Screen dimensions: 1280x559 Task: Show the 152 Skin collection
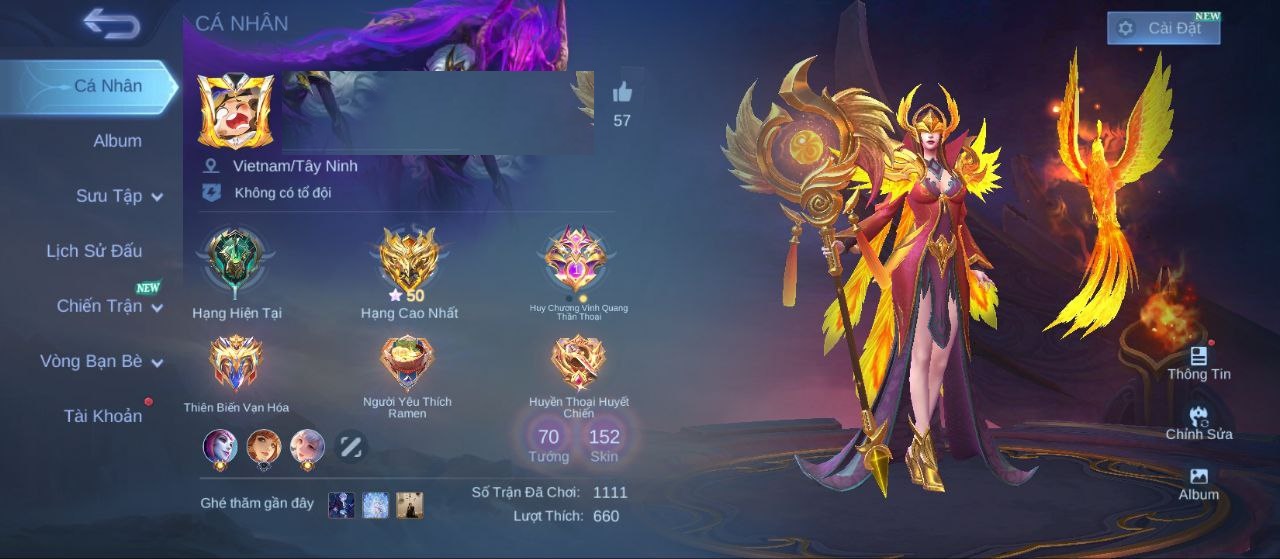point(604,443)
